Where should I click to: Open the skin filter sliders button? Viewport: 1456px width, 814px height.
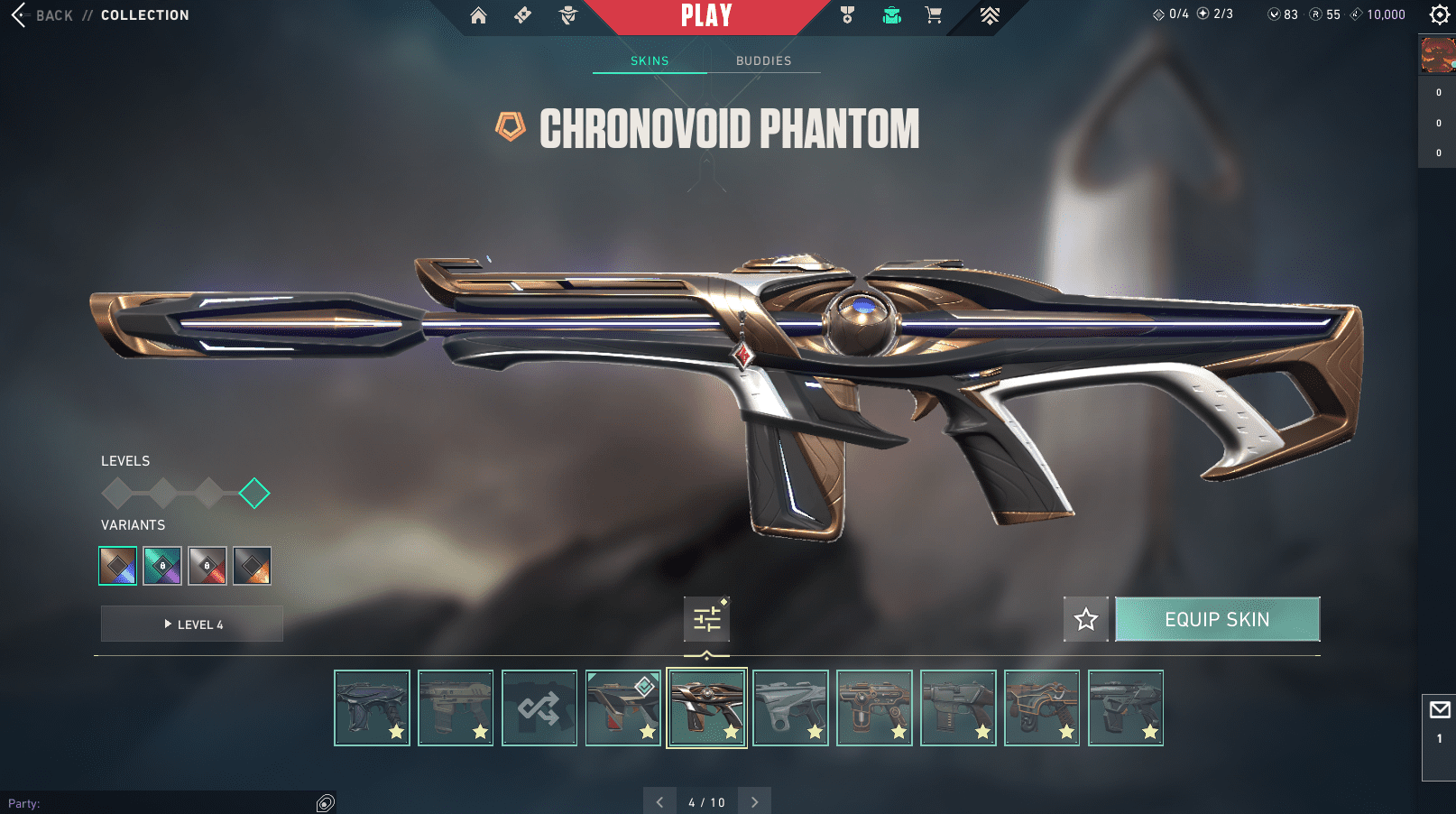tap(706, 619)
